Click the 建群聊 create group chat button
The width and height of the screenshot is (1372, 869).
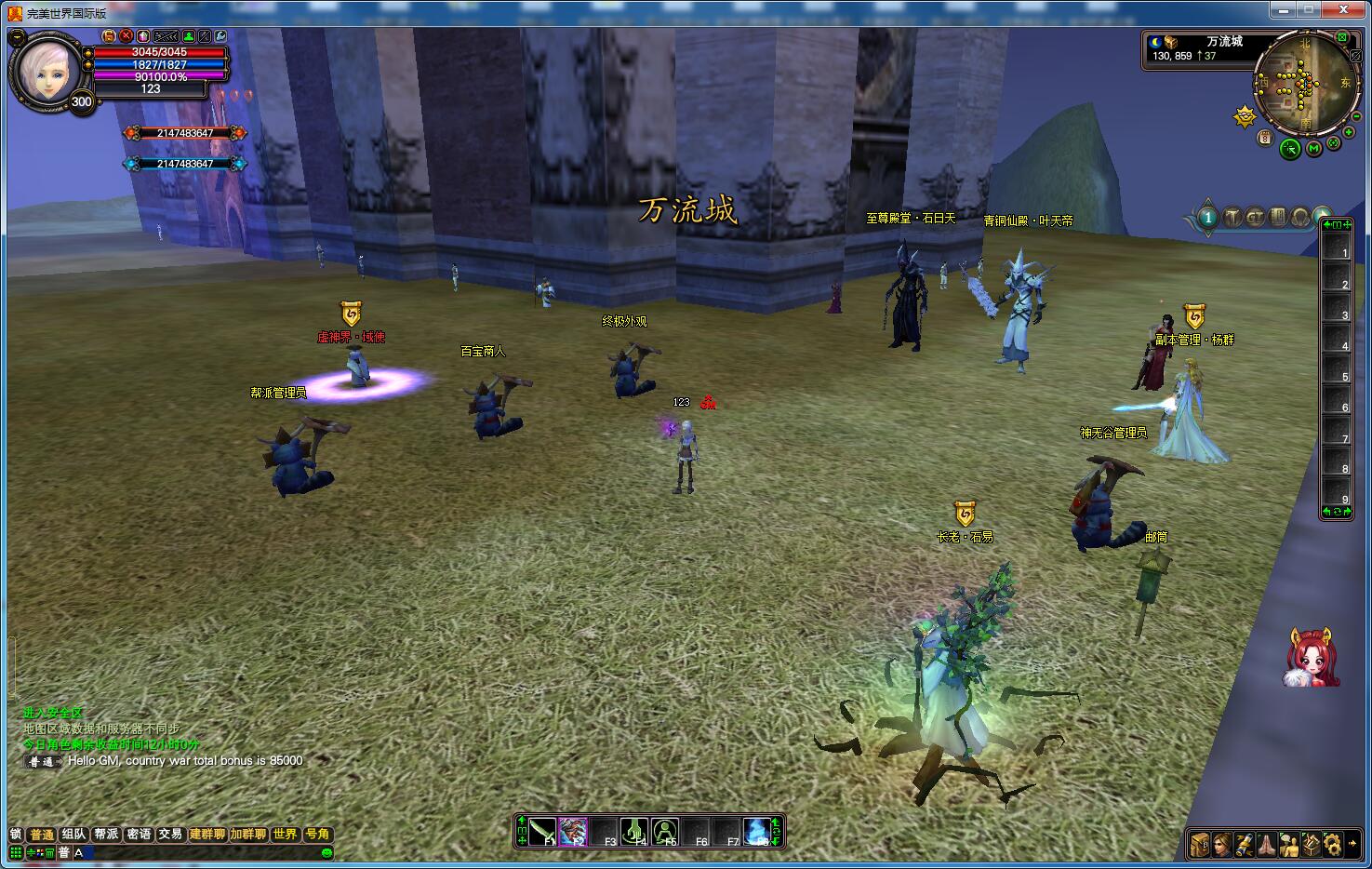(x=207, y=835)
